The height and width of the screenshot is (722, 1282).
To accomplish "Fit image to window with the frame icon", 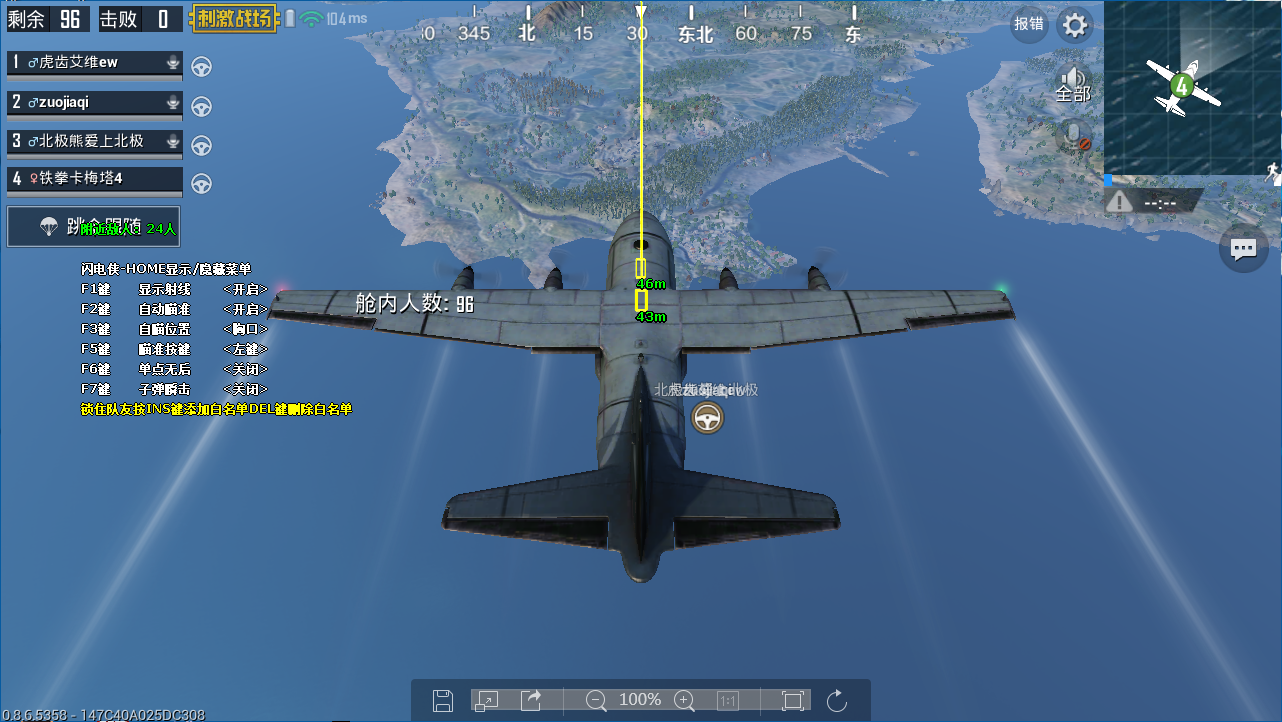I will point(791,700).
